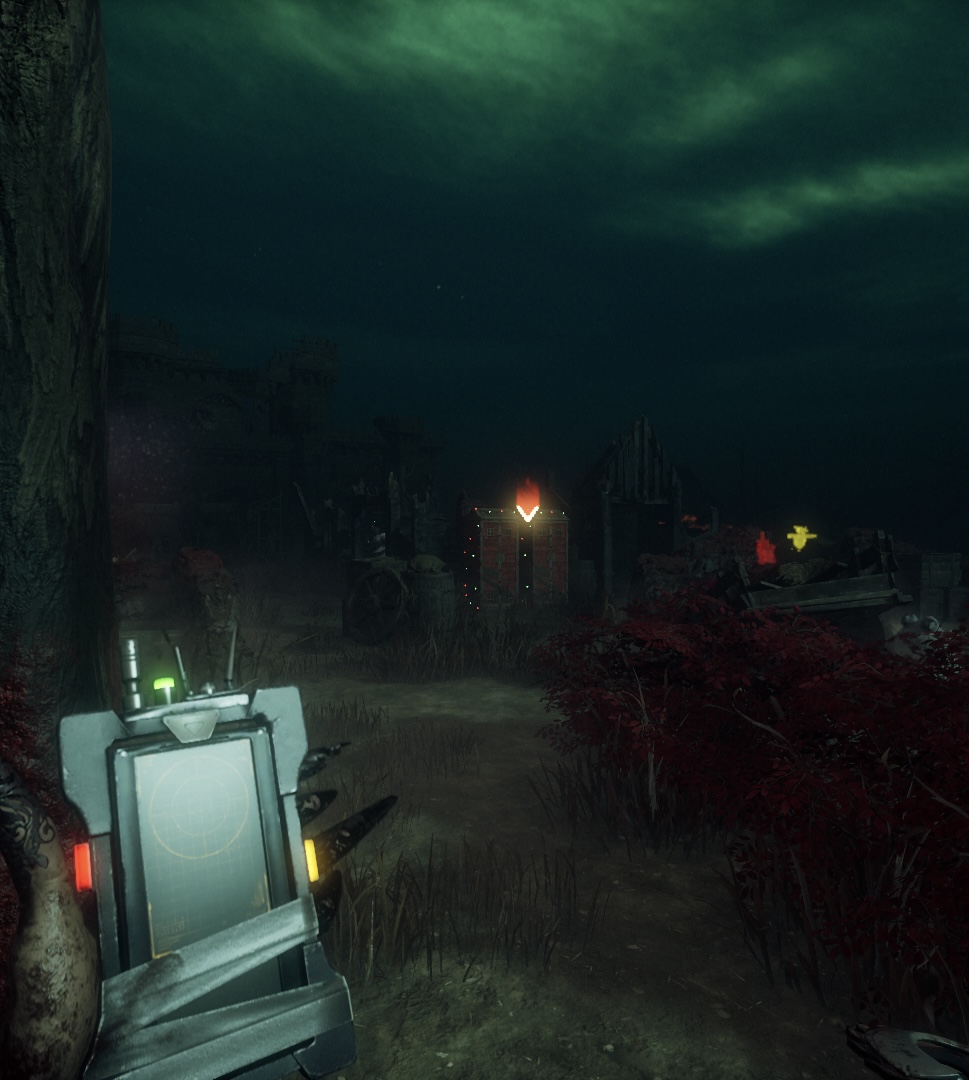The image size is (969, 1080).
Task: Click the yellow figure-shaped marker
Action: 800,537
